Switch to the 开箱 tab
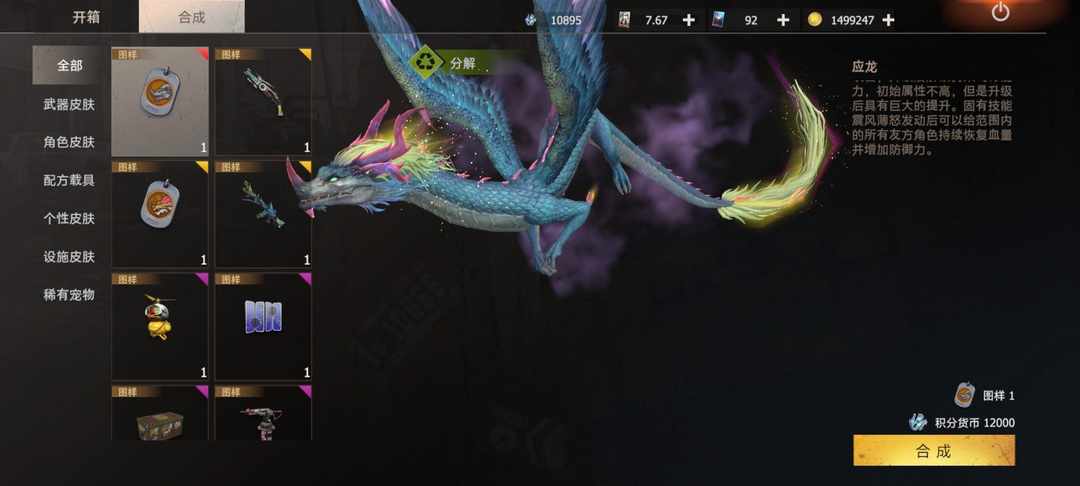The image size is (1080, 486). (x=85, y=17)
